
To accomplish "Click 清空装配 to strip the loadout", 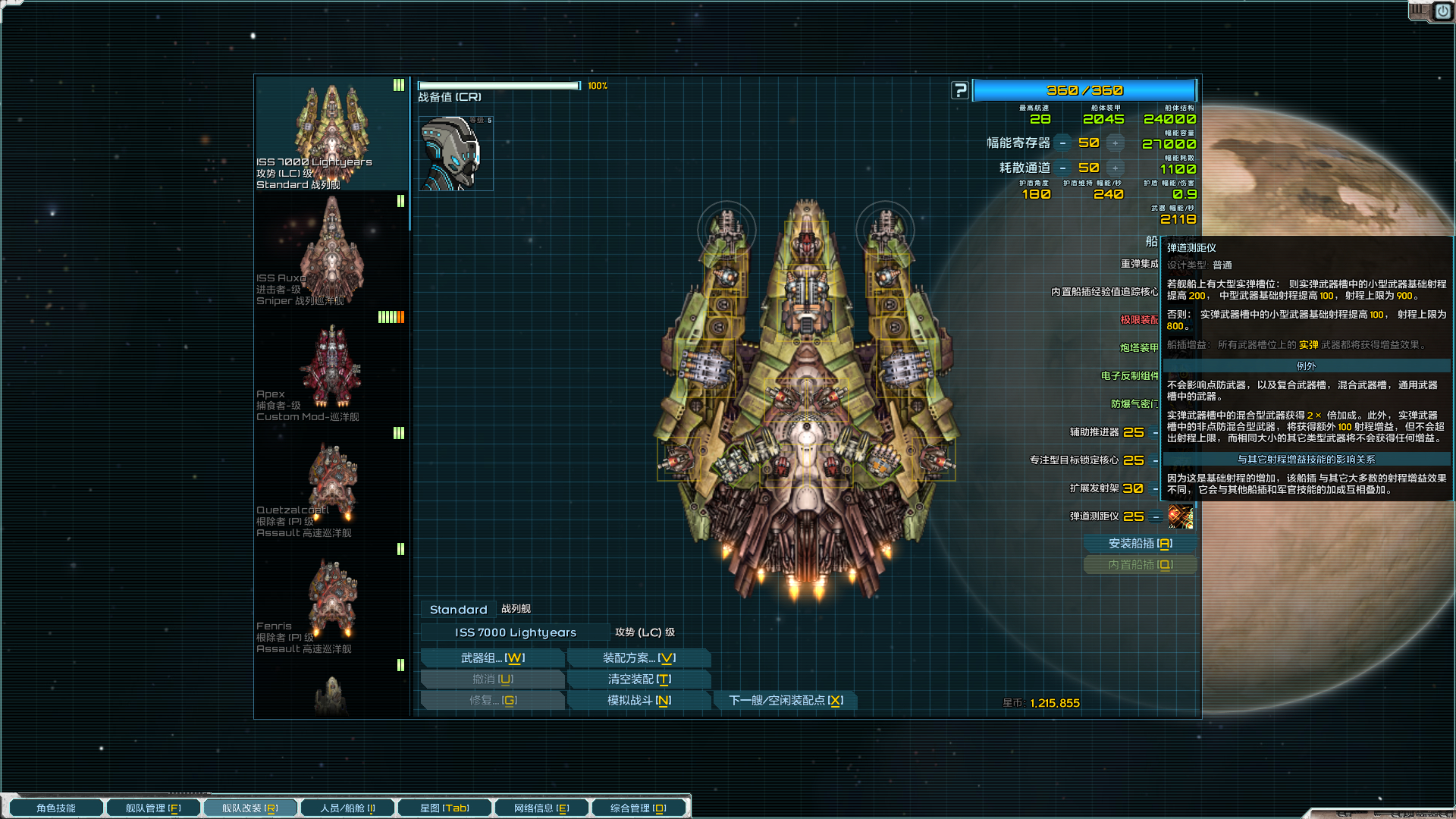I will (x=639, y=679).
